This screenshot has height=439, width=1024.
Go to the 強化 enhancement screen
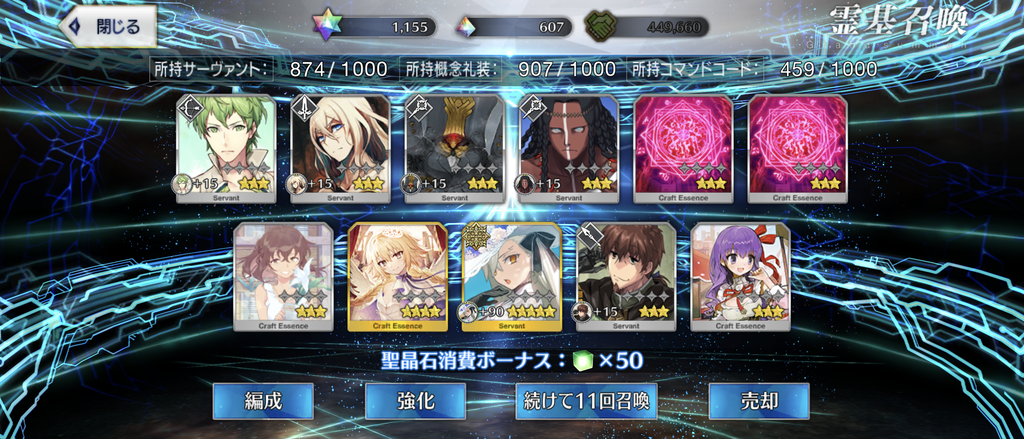(415, 401)
